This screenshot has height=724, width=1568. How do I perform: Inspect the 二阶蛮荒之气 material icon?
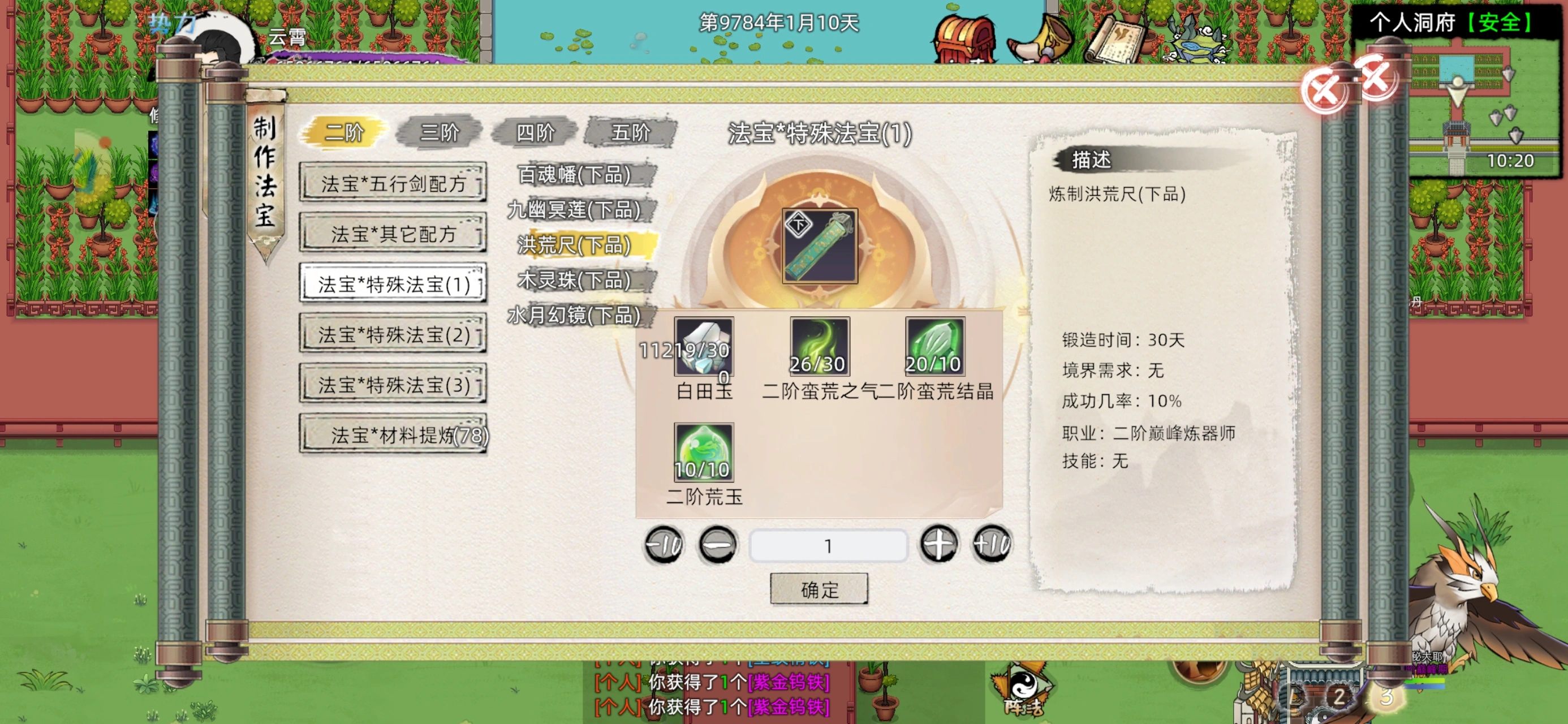tap(819, 347)
